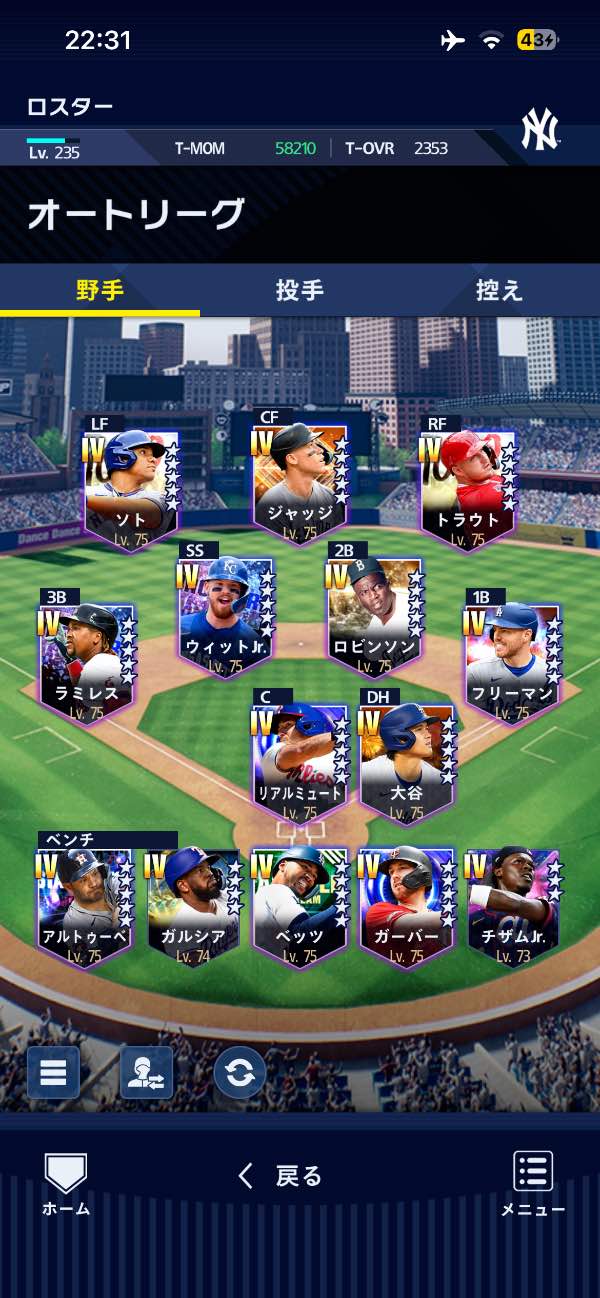Viewport: 600px width, 1298px height.
Task: Select the 野手 tab
Action: tap(100, 291)
